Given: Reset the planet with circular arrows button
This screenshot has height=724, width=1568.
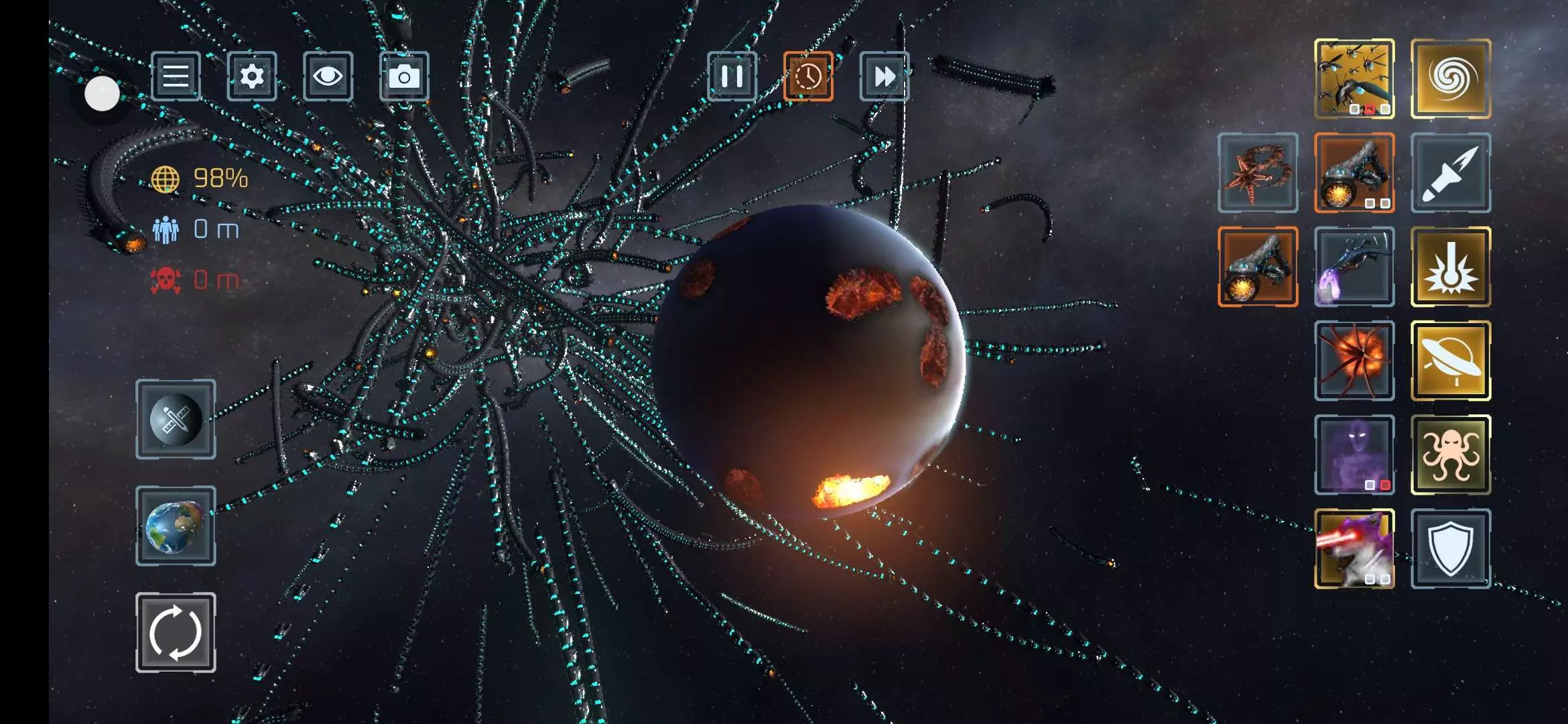Looking at the screenshot, I should [x=176, y=632].
